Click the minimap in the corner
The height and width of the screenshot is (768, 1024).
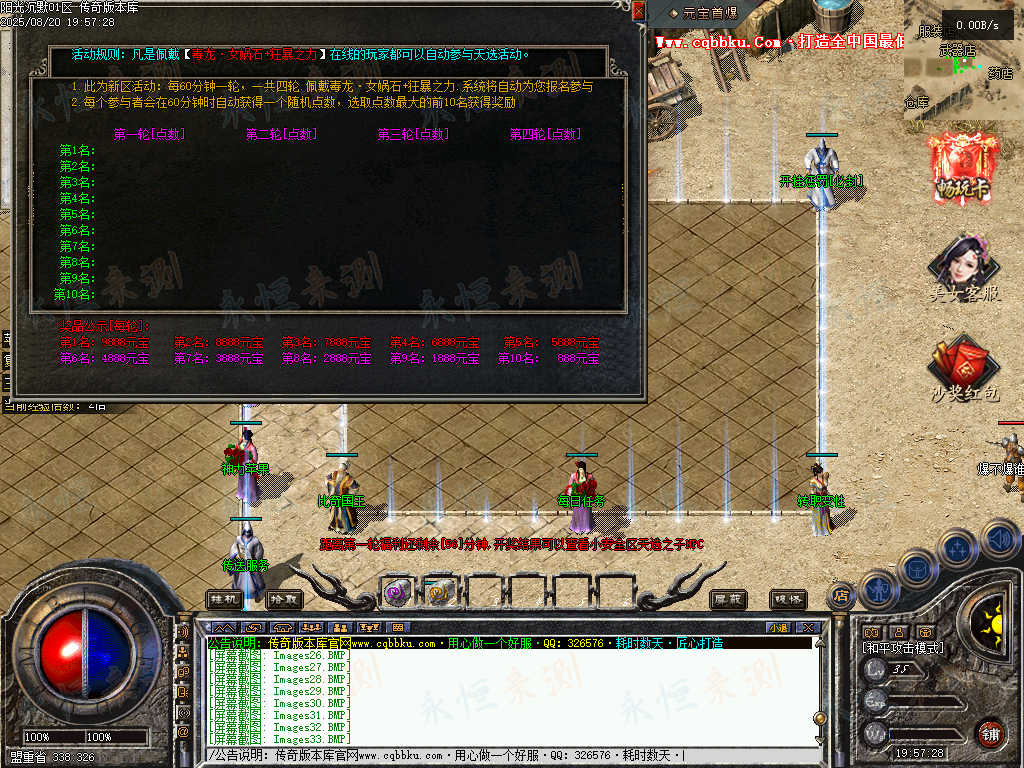(x=963, y=60)
